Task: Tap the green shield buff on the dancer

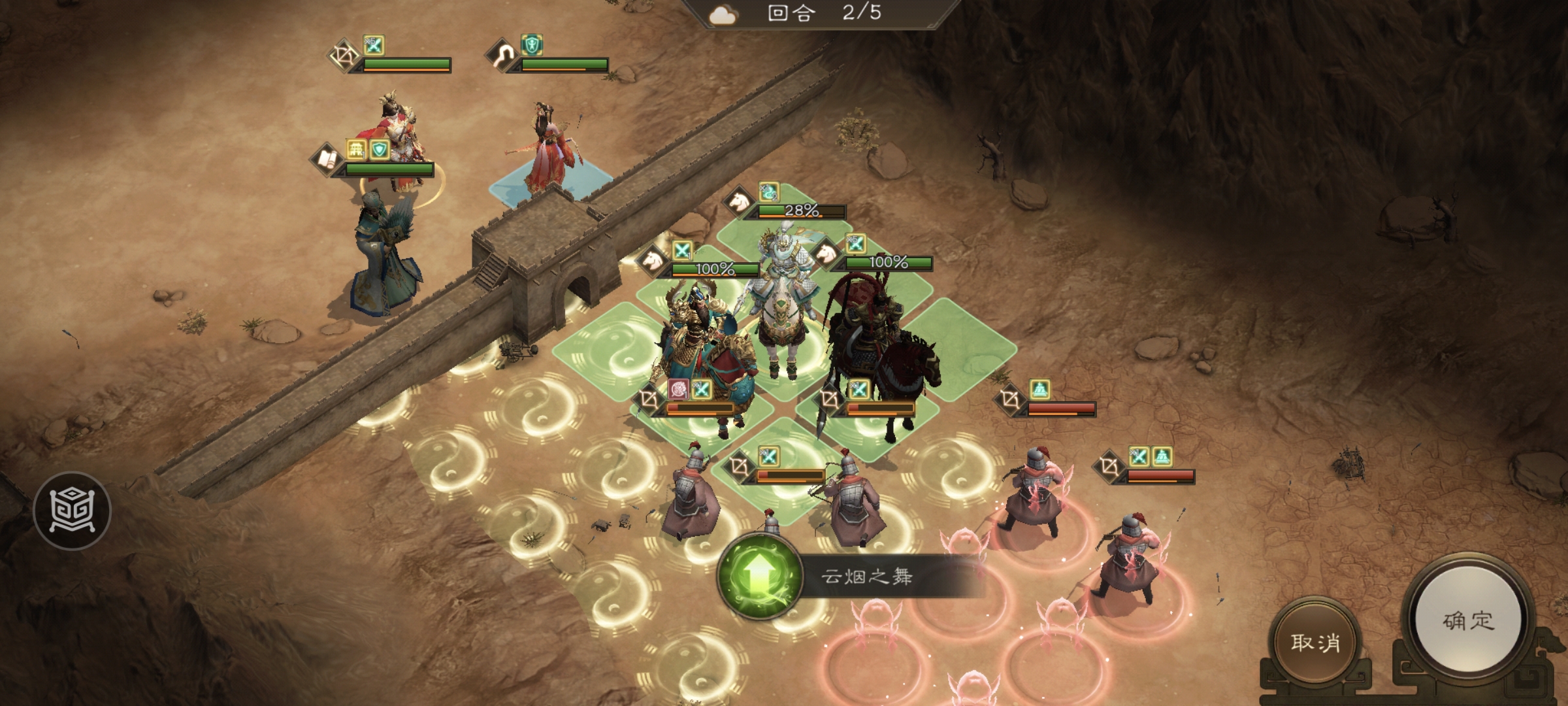Action: pos(532,45)
